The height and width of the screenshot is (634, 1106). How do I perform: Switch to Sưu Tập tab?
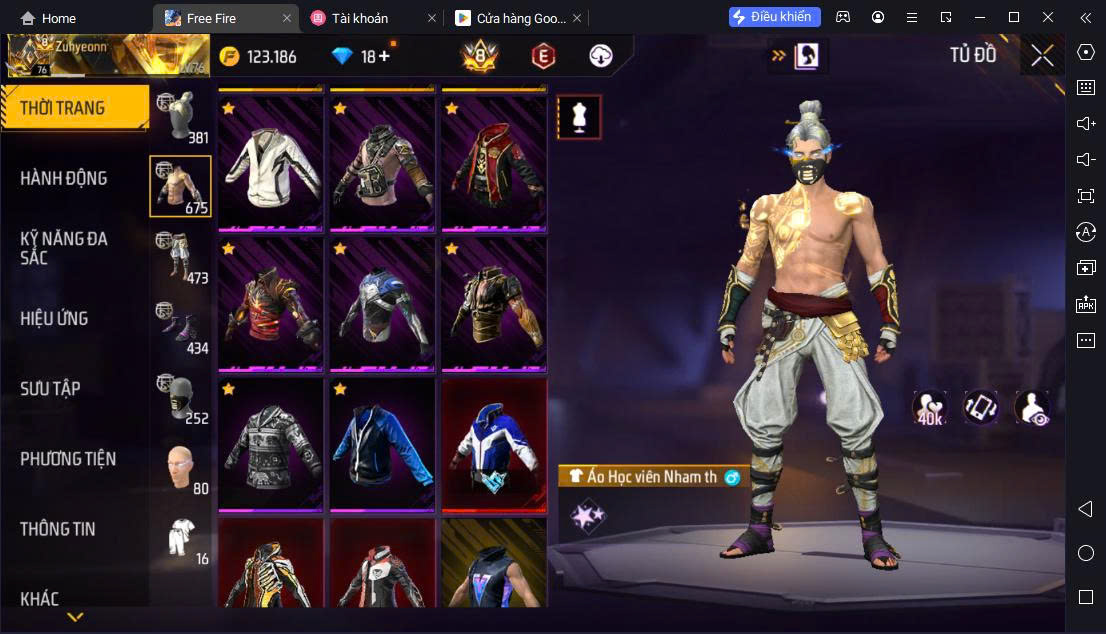coord(51,388)
